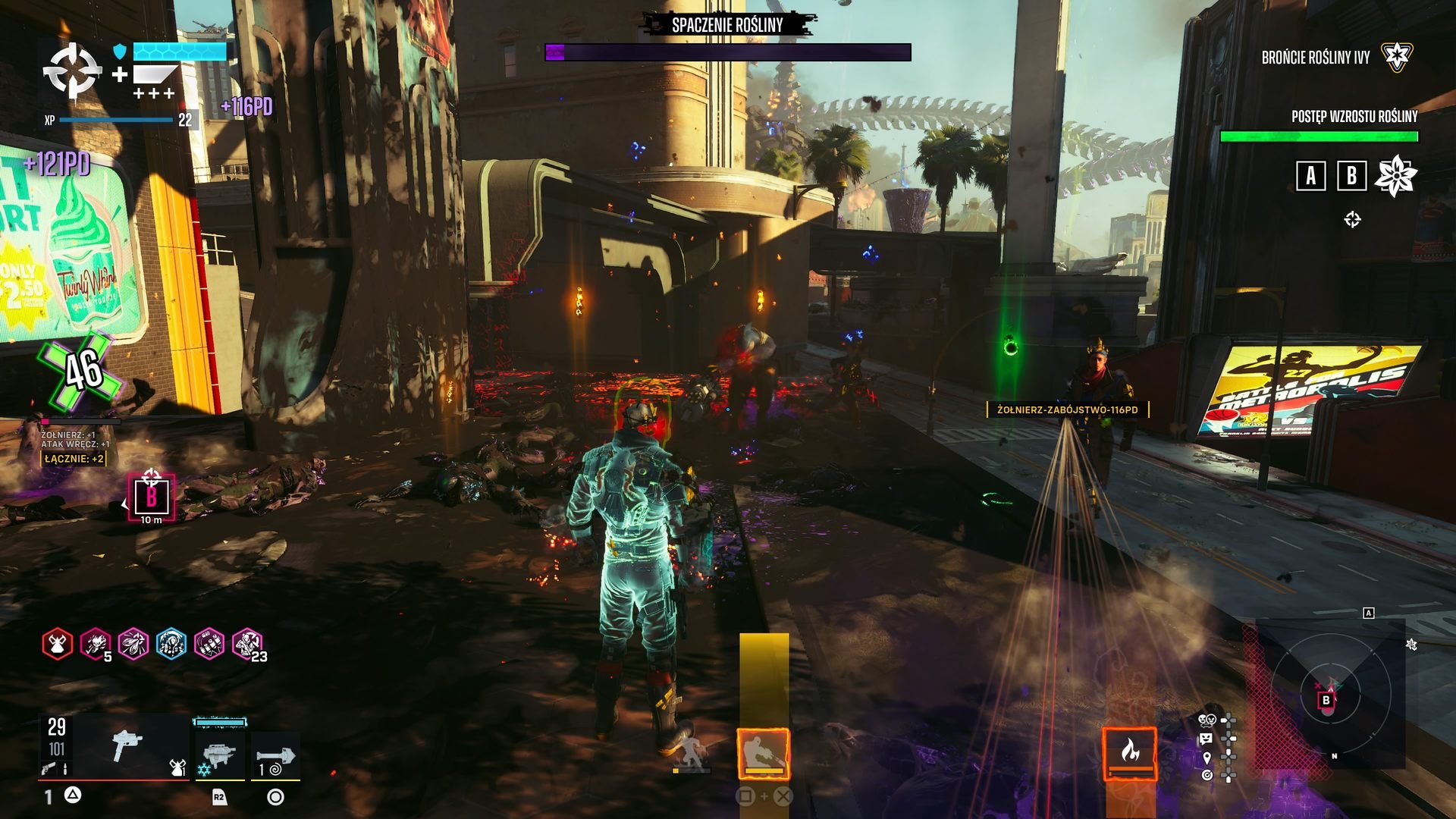Click the pink B waypoint marker

(x=152, y=497)
